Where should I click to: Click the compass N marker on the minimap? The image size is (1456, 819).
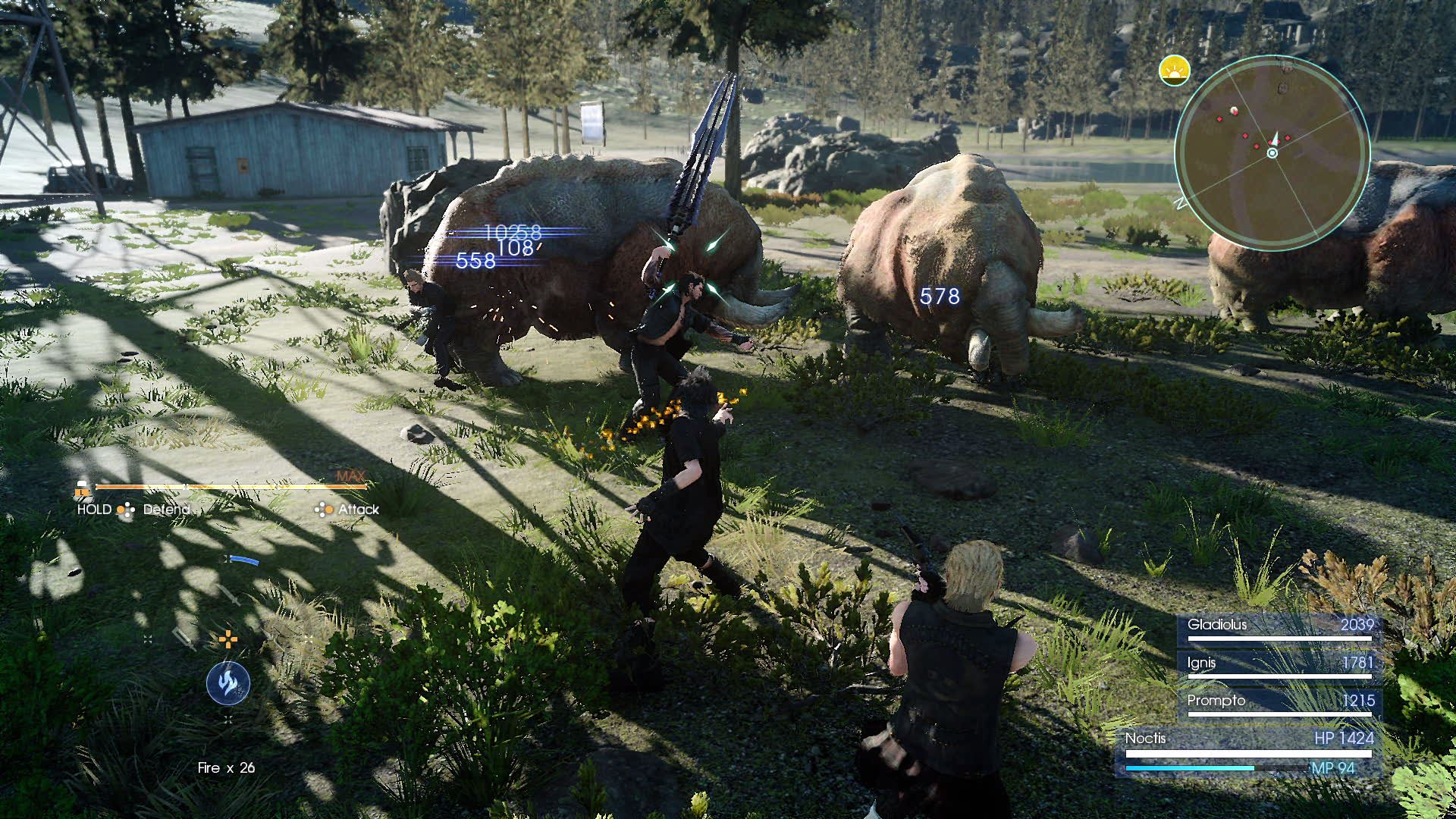point(1181,202)
